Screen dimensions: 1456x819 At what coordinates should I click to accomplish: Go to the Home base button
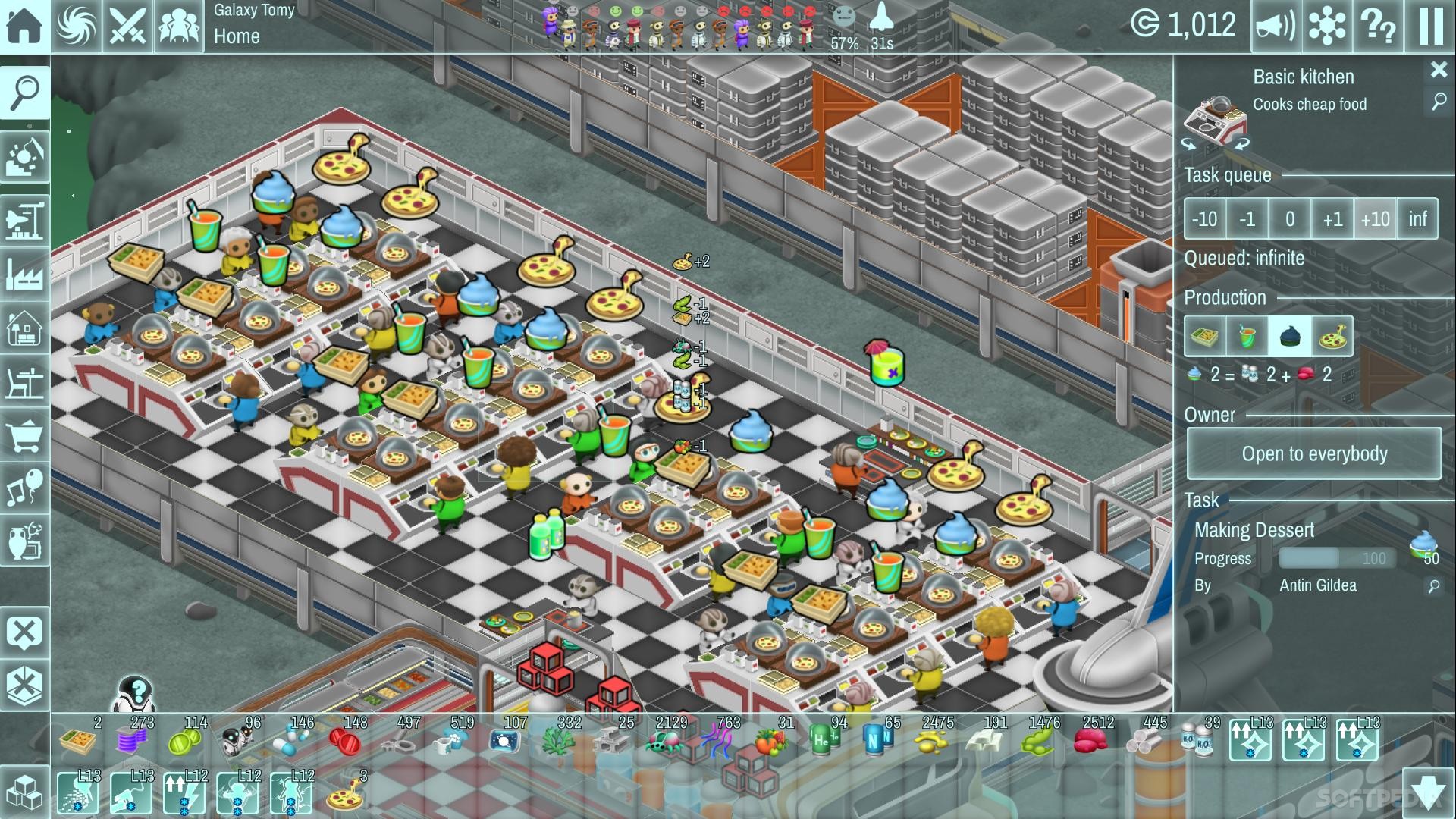point(24,26)
